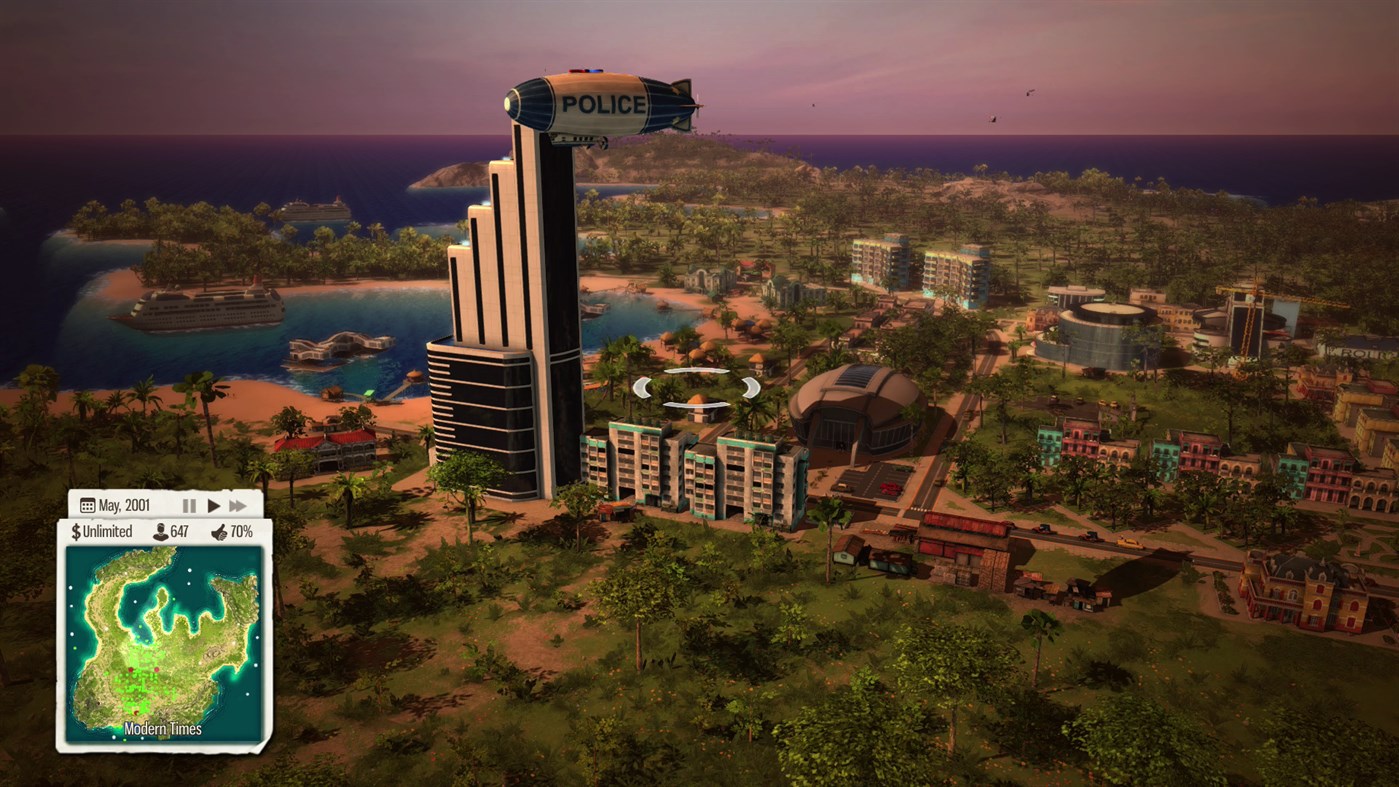Click the 70% approval rating
Image resolution: width=1399 pixels, height=787 pixels.
[x=241, y=531]
